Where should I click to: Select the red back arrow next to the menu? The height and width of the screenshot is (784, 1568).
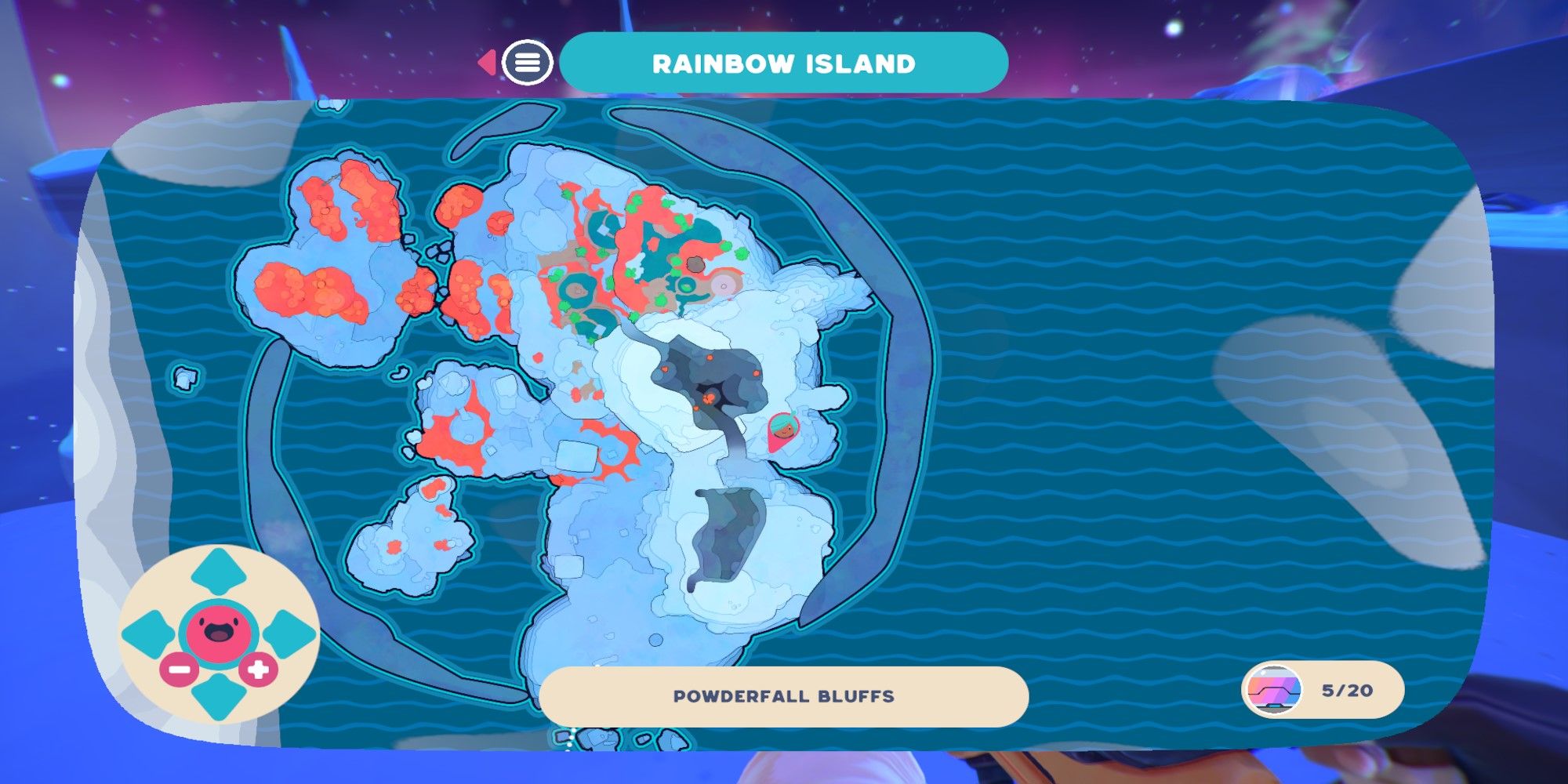[x=488, y=62]
